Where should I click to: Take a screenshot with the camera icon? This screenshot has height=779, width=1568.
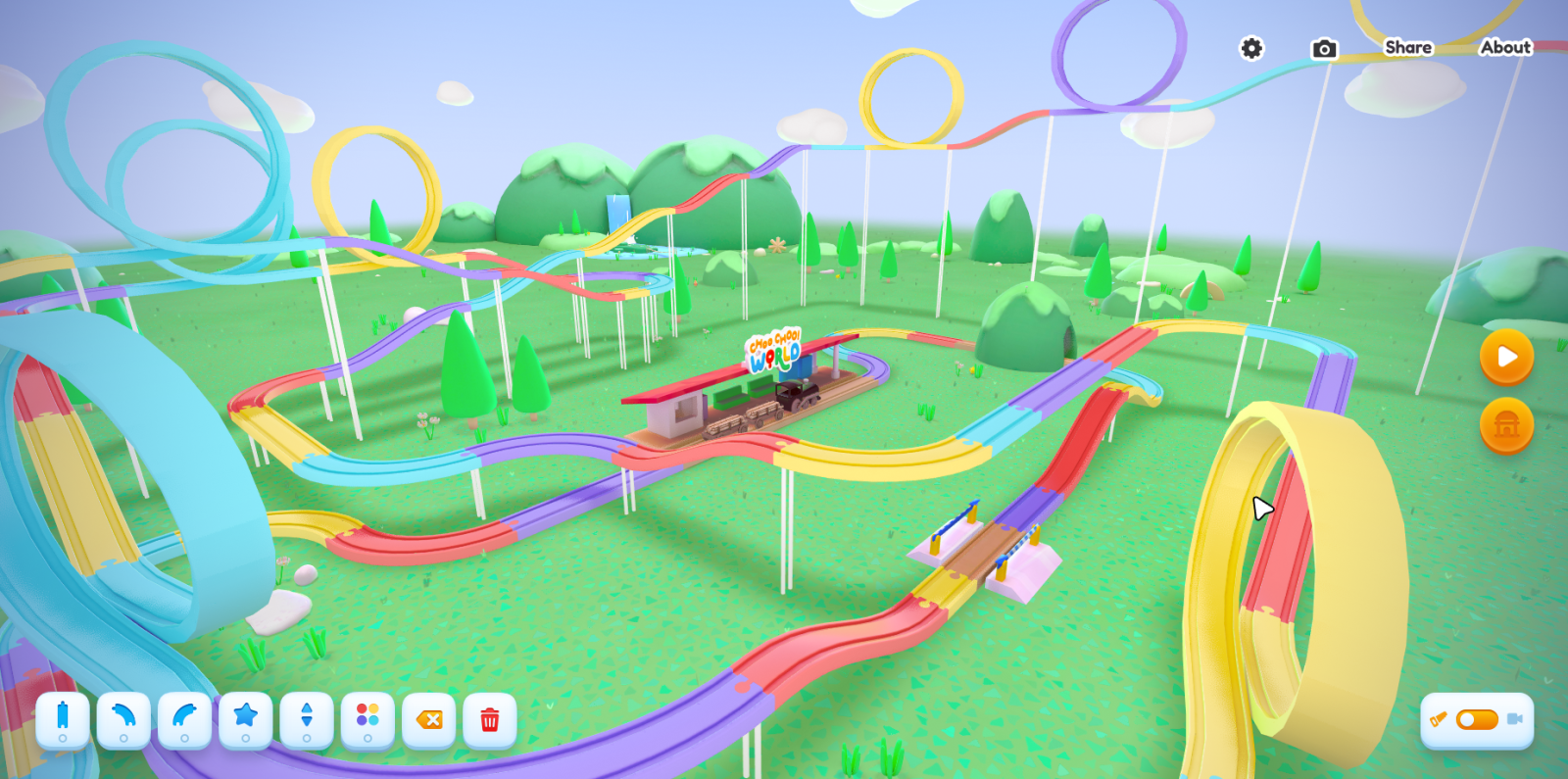coord(1324,48)
